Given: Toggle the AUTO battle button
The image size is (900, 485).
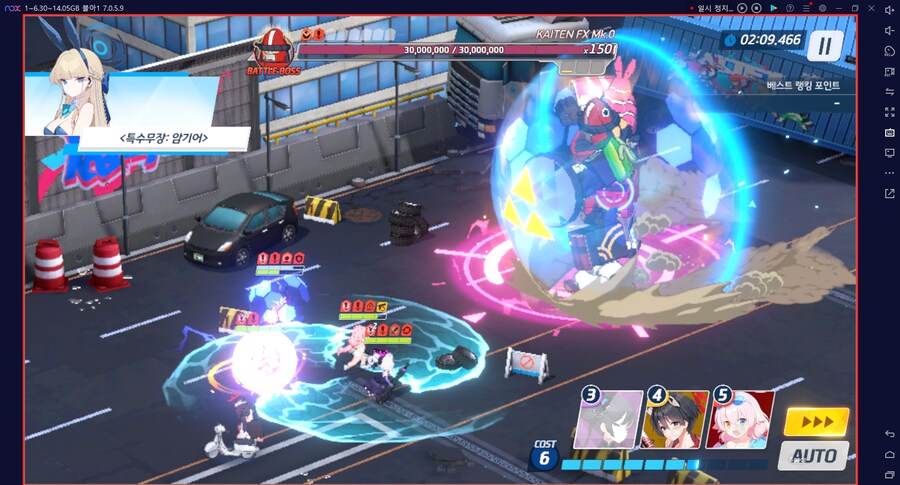Looking at the screenshot, I should (813, 456).
